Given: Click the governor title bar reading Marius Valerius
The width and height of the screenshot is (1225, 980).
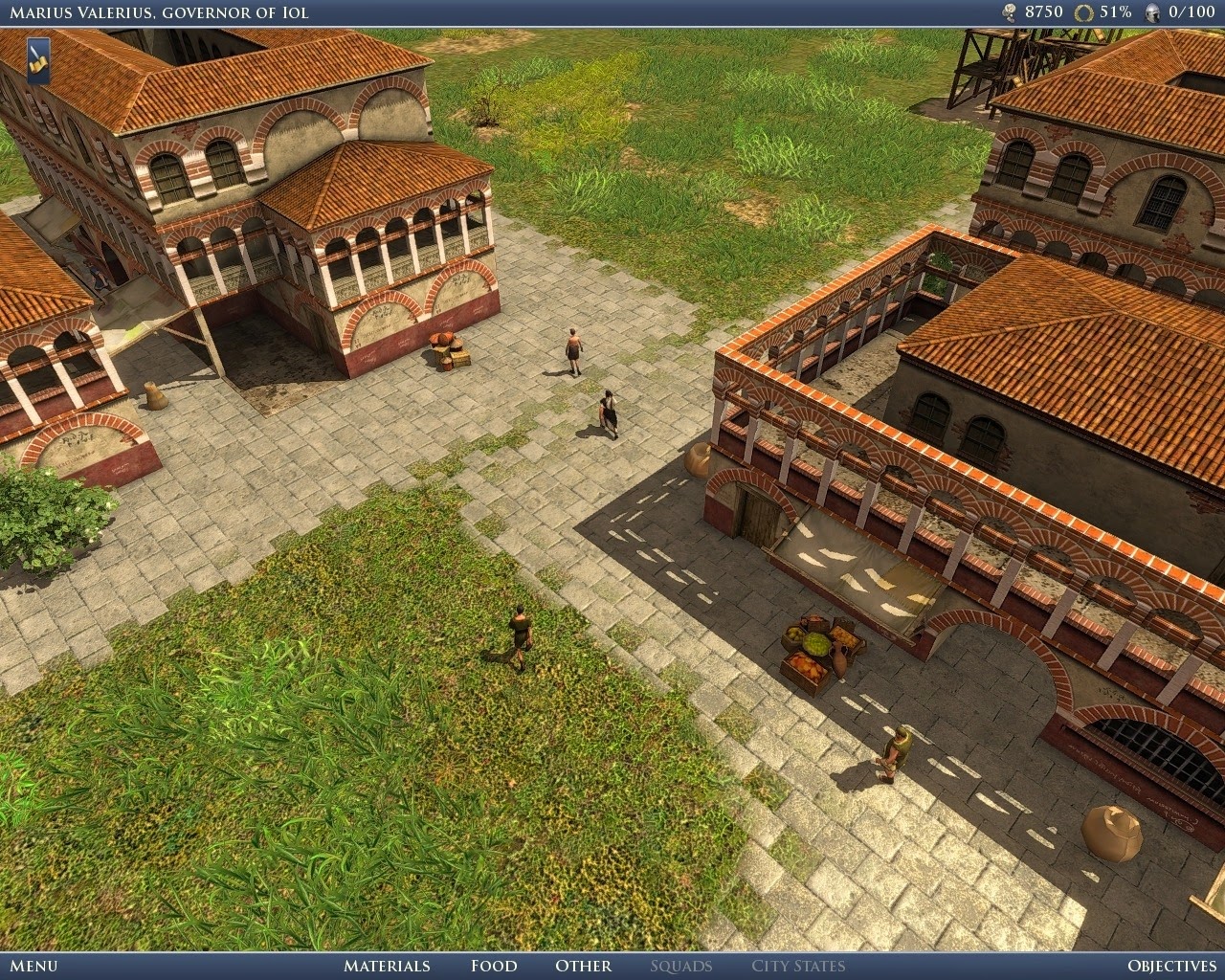Looking at the screenshot, I should pos(158,12).
